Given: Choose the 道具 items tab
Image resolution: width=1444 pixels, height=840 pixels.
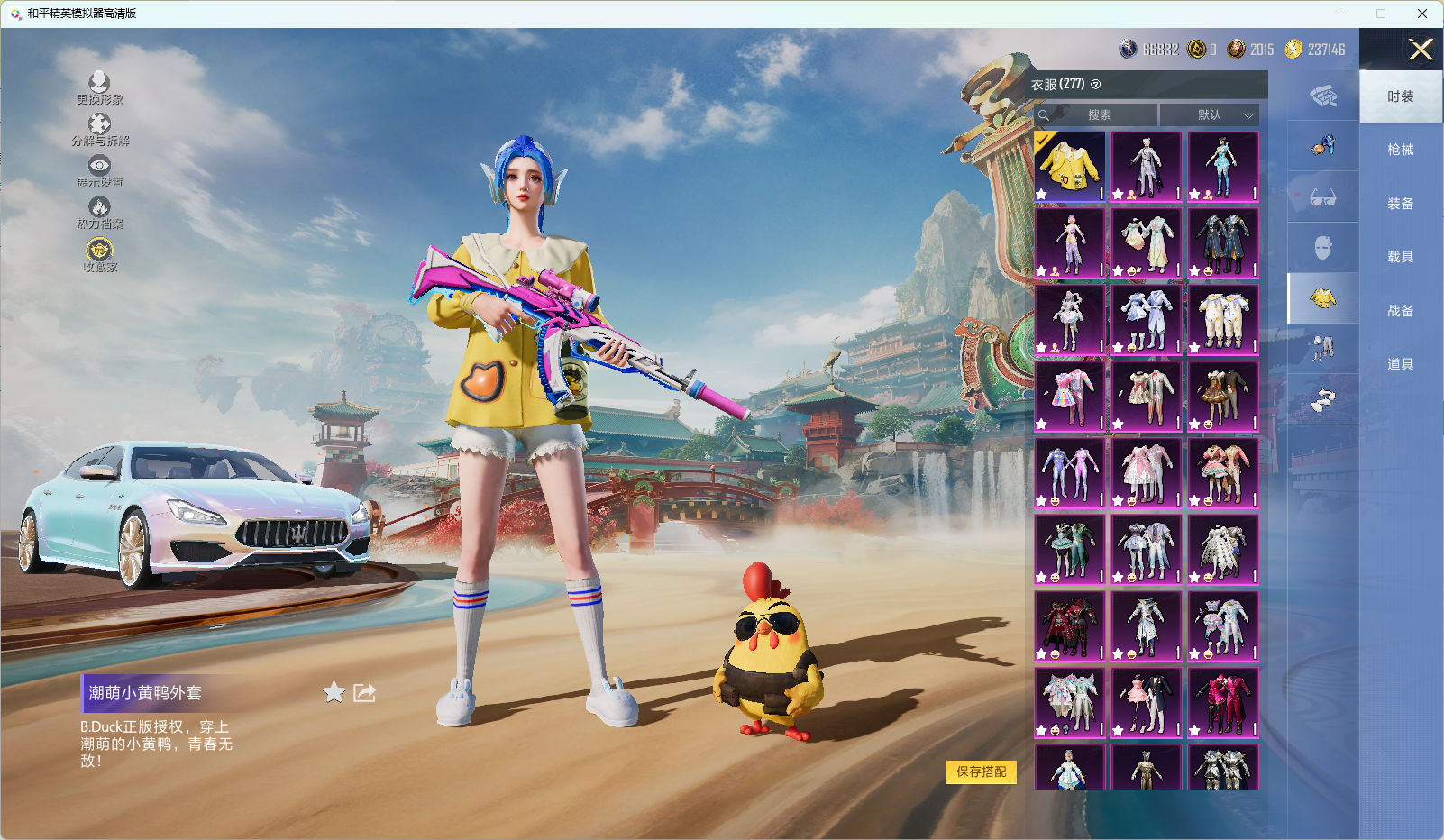Looking at the screenshot, I should [1400, 364].
